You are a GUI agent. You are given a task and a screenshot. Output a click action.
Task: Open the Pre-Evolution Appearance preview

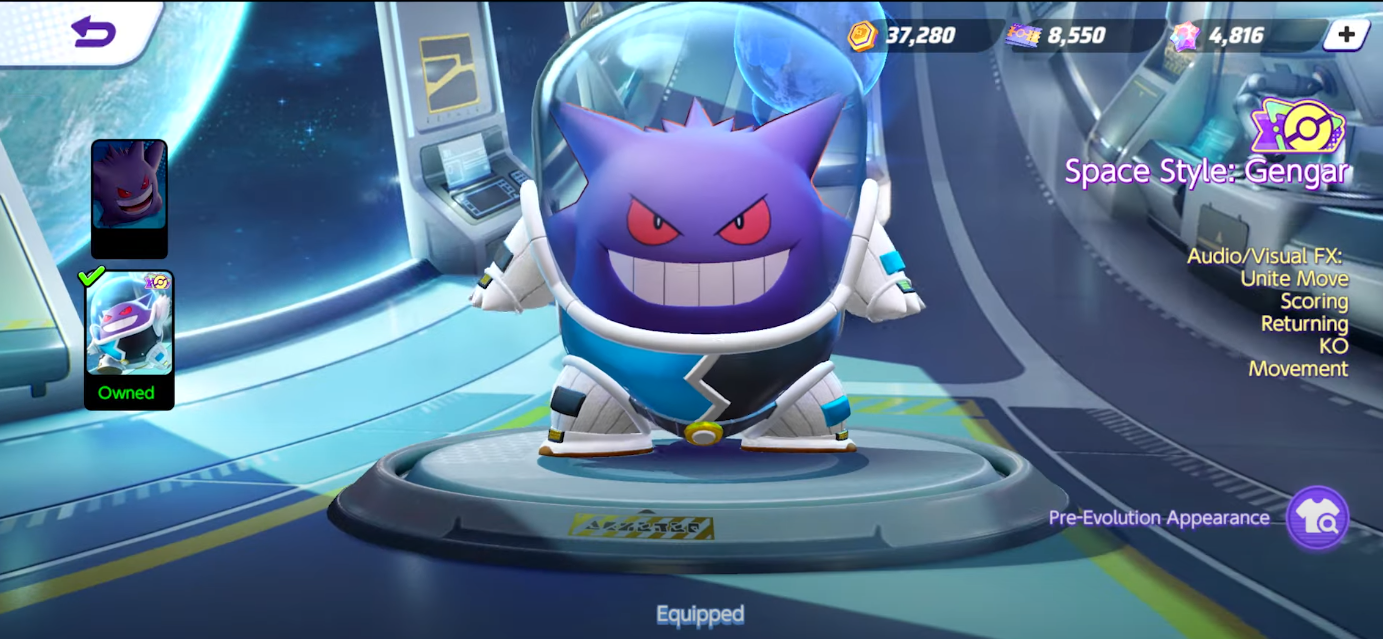pyautogui.click(x=1317, y=518)
